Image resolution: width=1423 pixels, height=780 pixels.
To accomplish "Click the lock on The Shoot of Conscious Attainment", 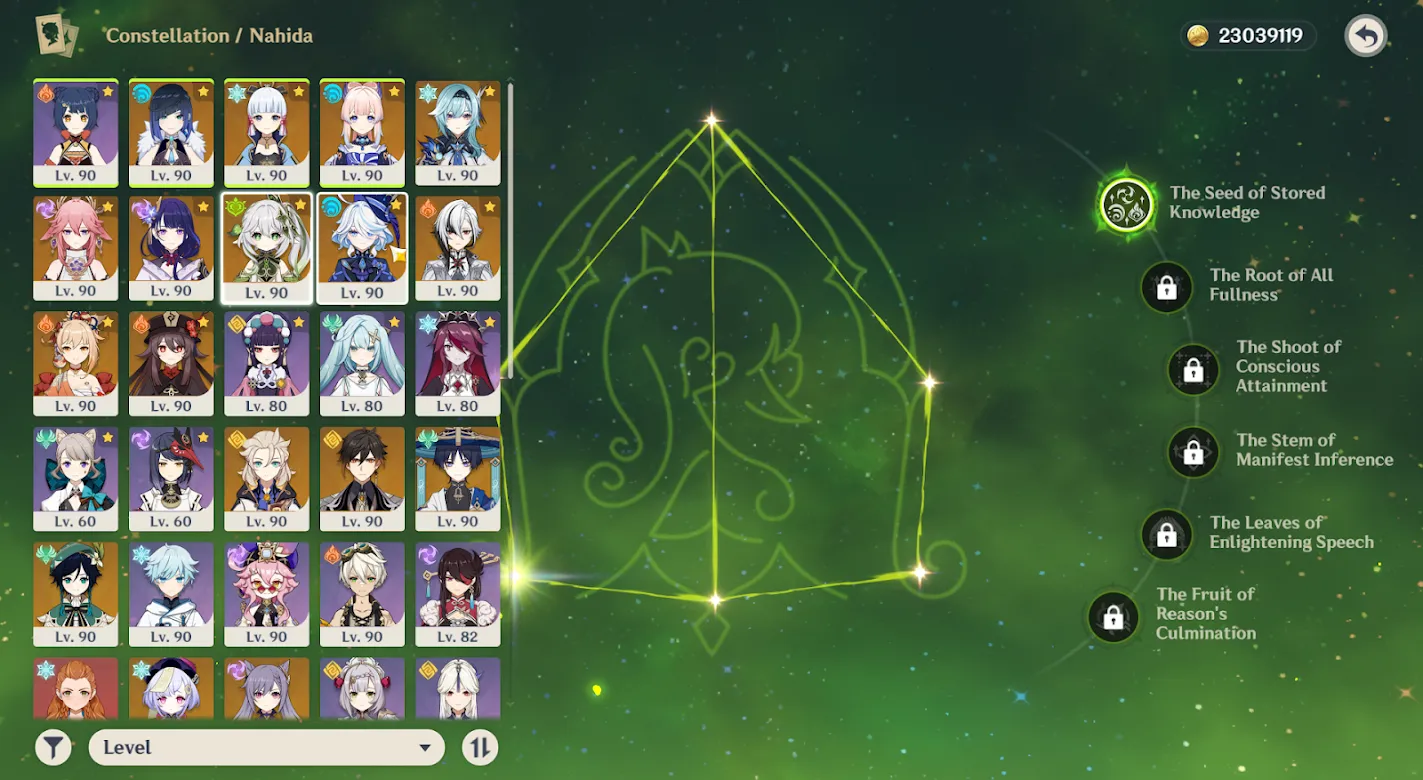I will click(1192, 369).
